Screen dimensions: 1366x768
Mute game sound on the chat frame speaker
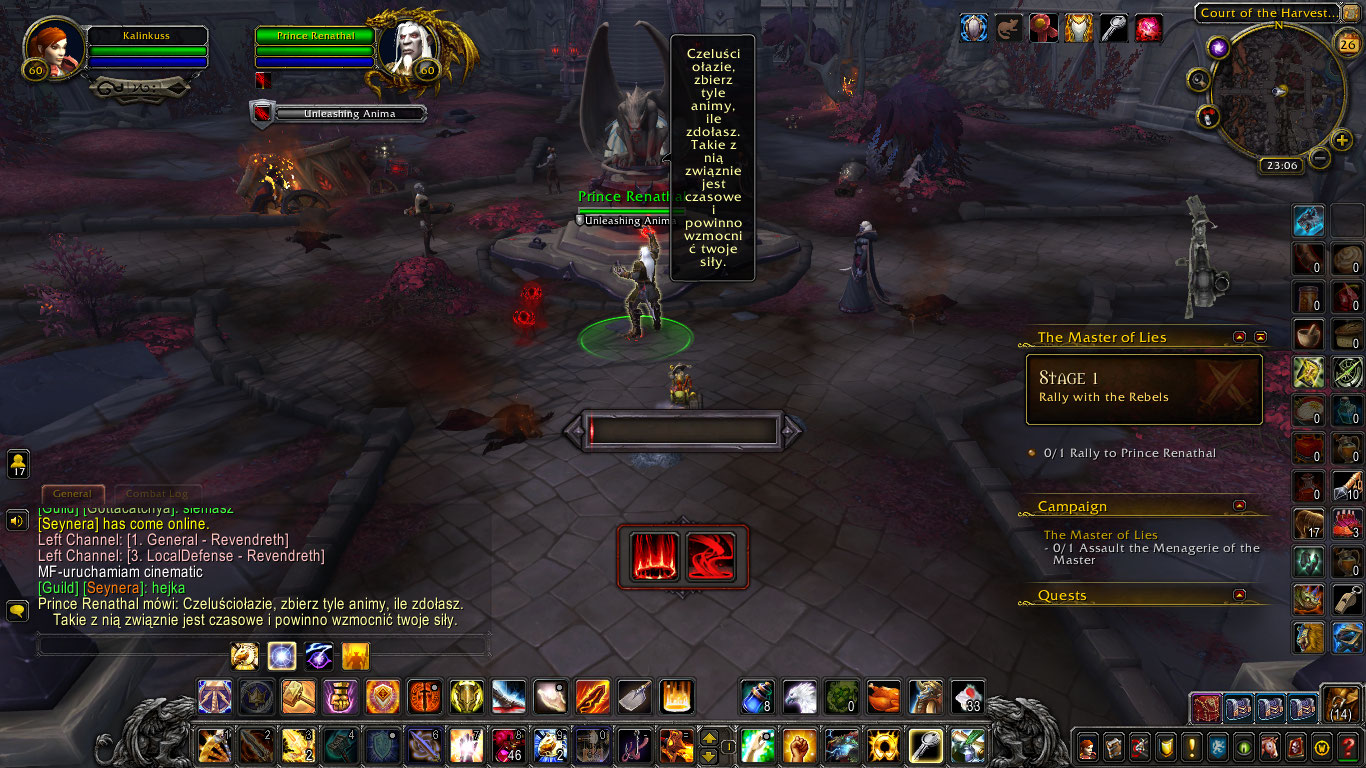point(17,520)
